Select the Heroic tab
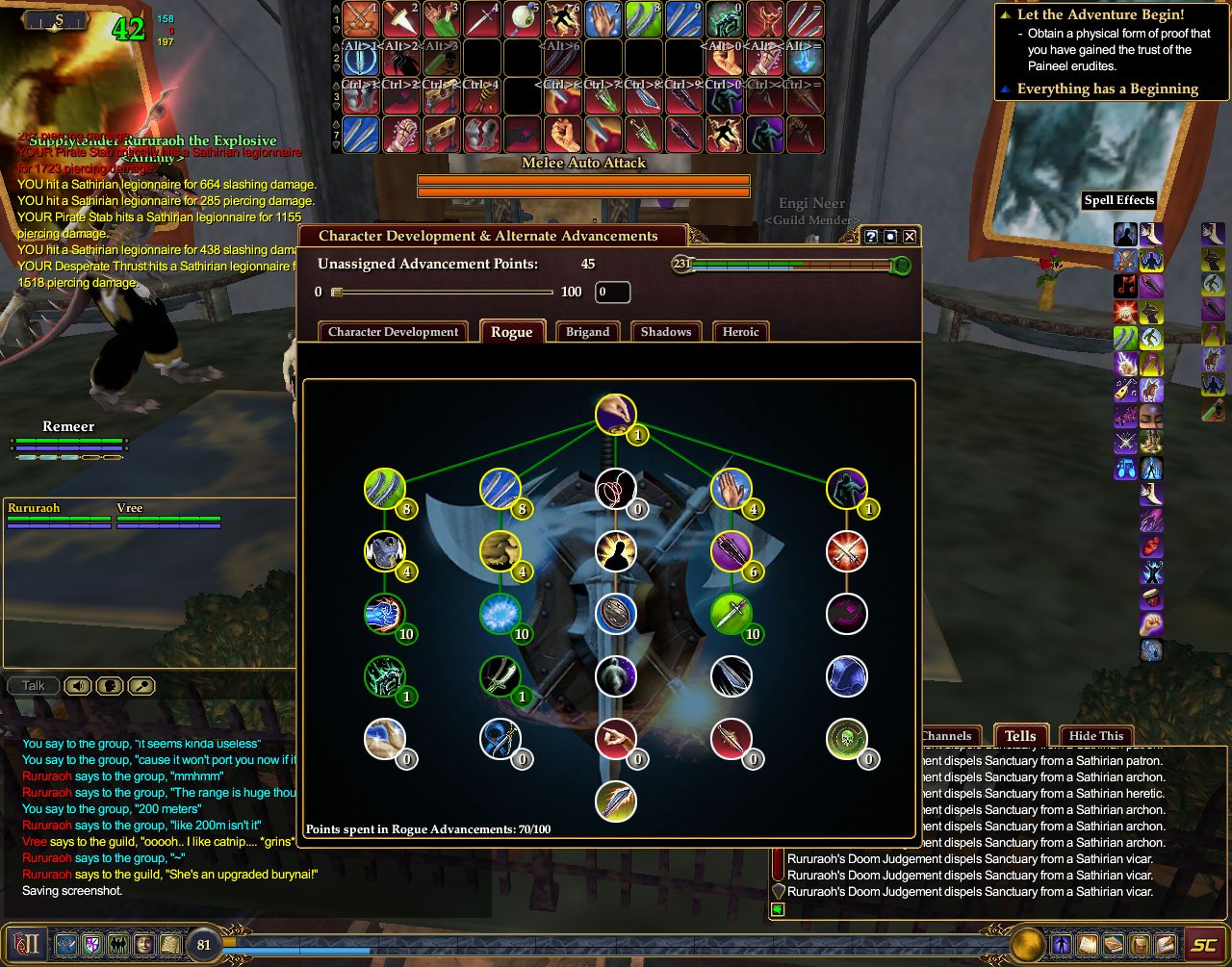 coord(740,332)
